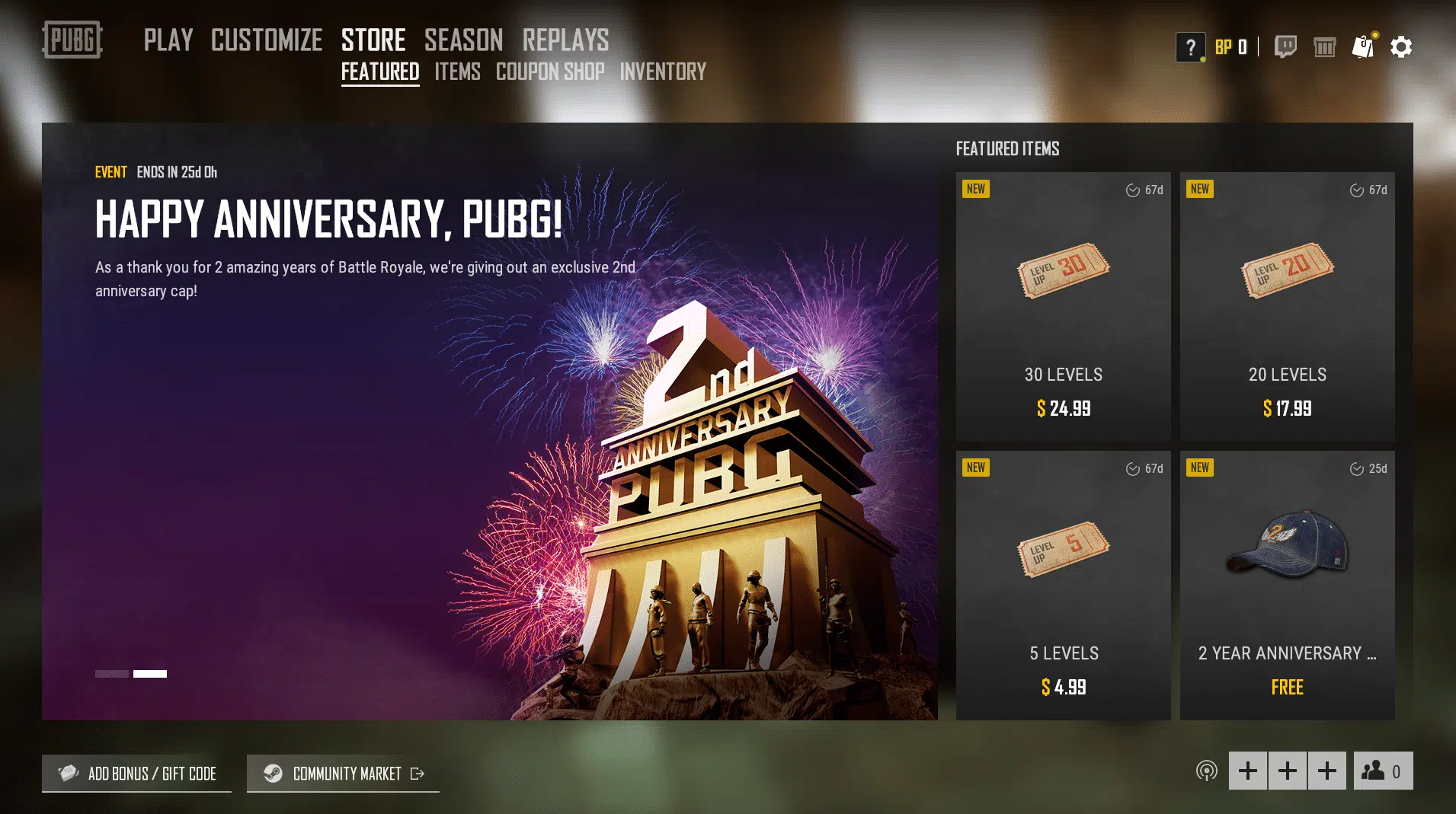
Task: Open friends list via the people icon
Action: (x=1382, y=771)
